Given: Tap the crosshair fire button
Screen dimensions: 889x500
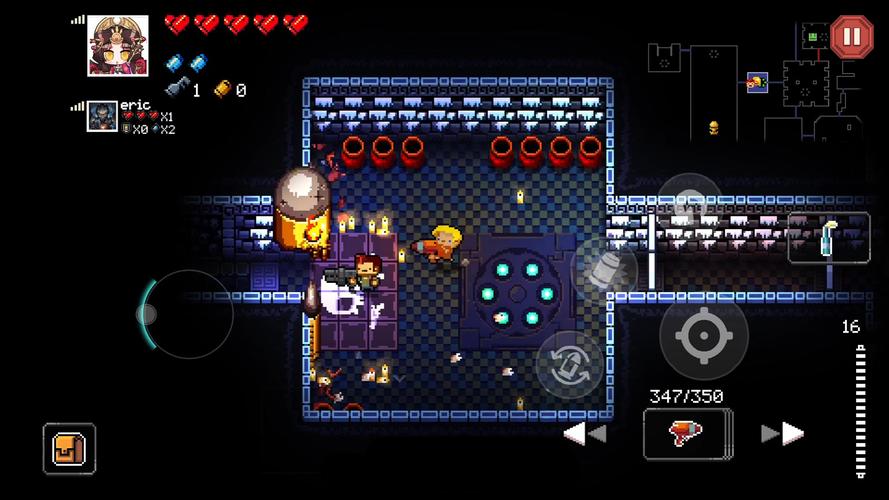Looking at the screenshot, I should (x=703, y=336).
